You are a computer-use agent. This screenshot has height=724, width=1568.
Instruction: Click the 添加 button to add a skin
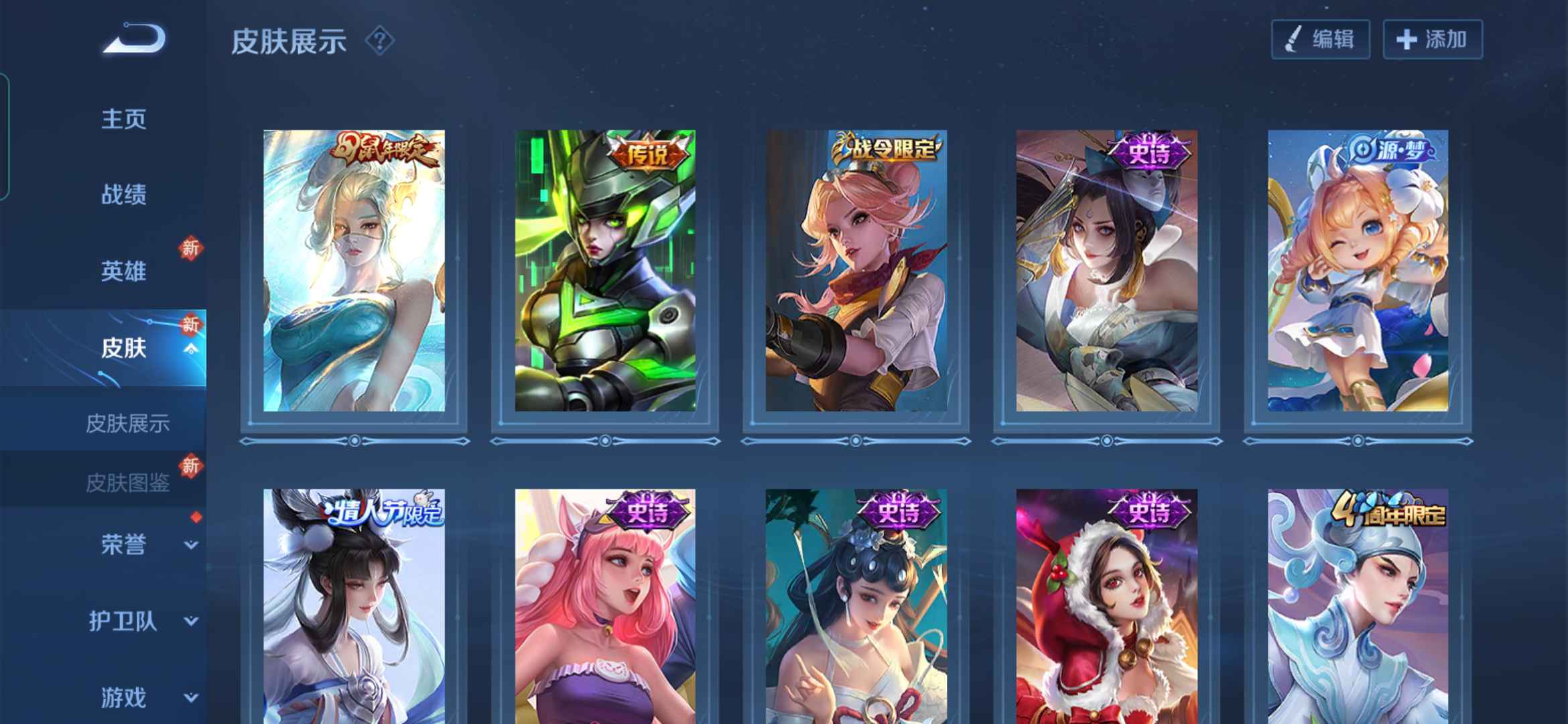coord(1433,40)
